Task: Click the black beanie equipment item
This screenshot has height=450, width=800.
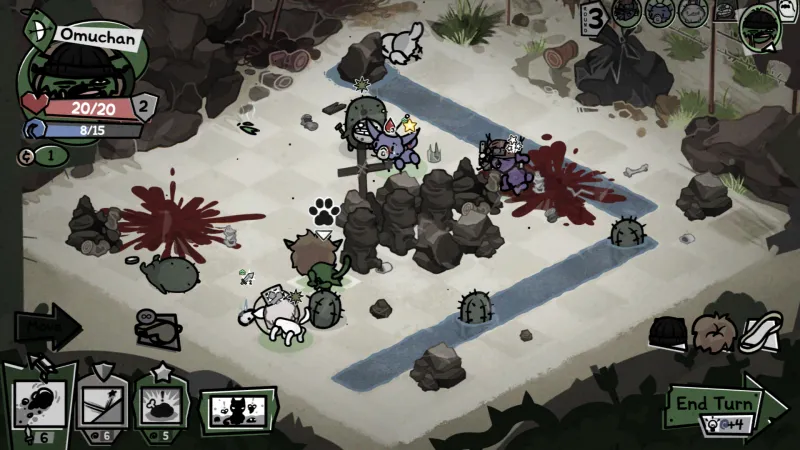Action: pos(667,331)
